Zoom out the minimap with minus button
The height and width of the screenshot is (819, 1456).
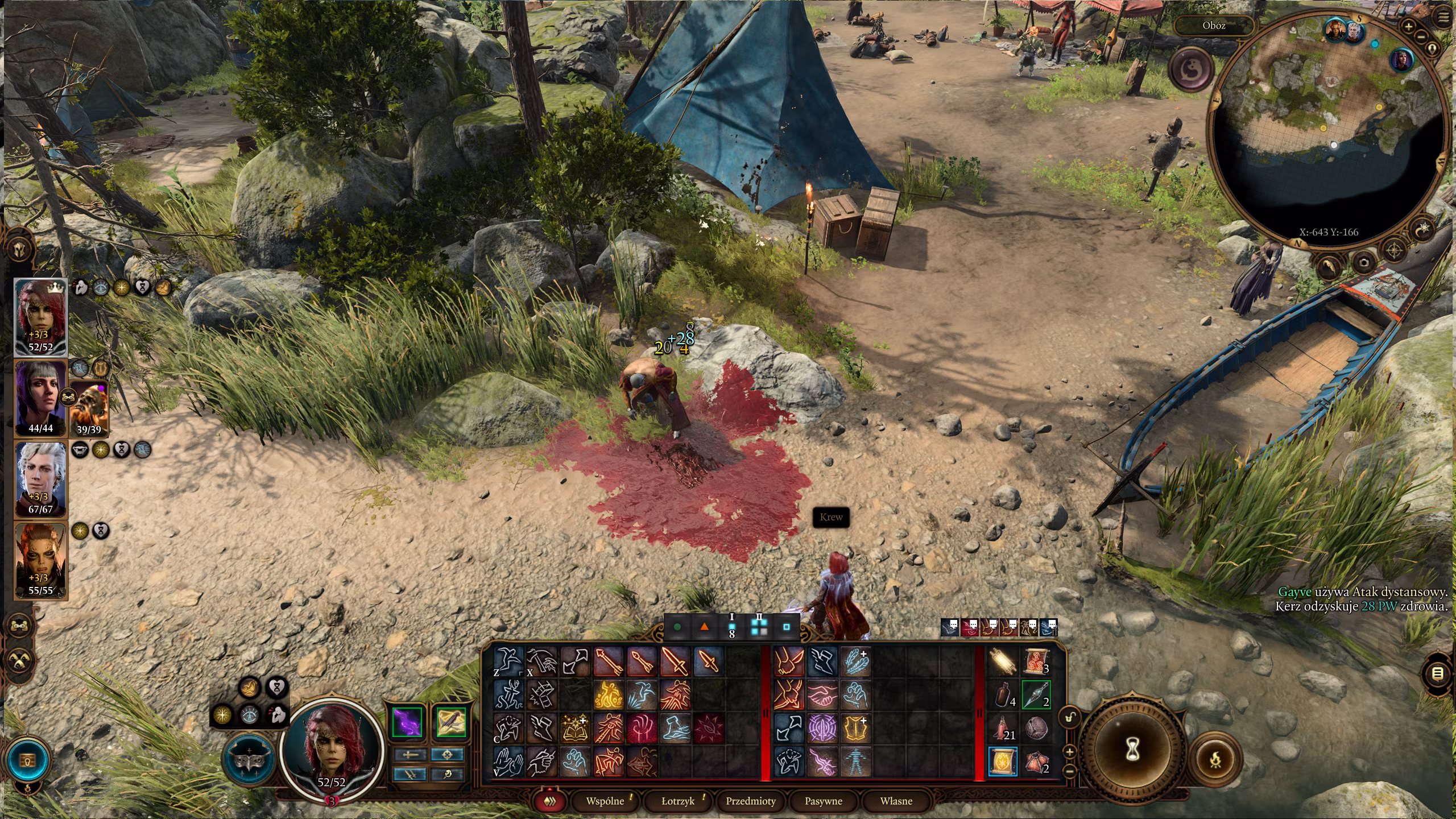pyautogui.click(x=1421, y=36)
